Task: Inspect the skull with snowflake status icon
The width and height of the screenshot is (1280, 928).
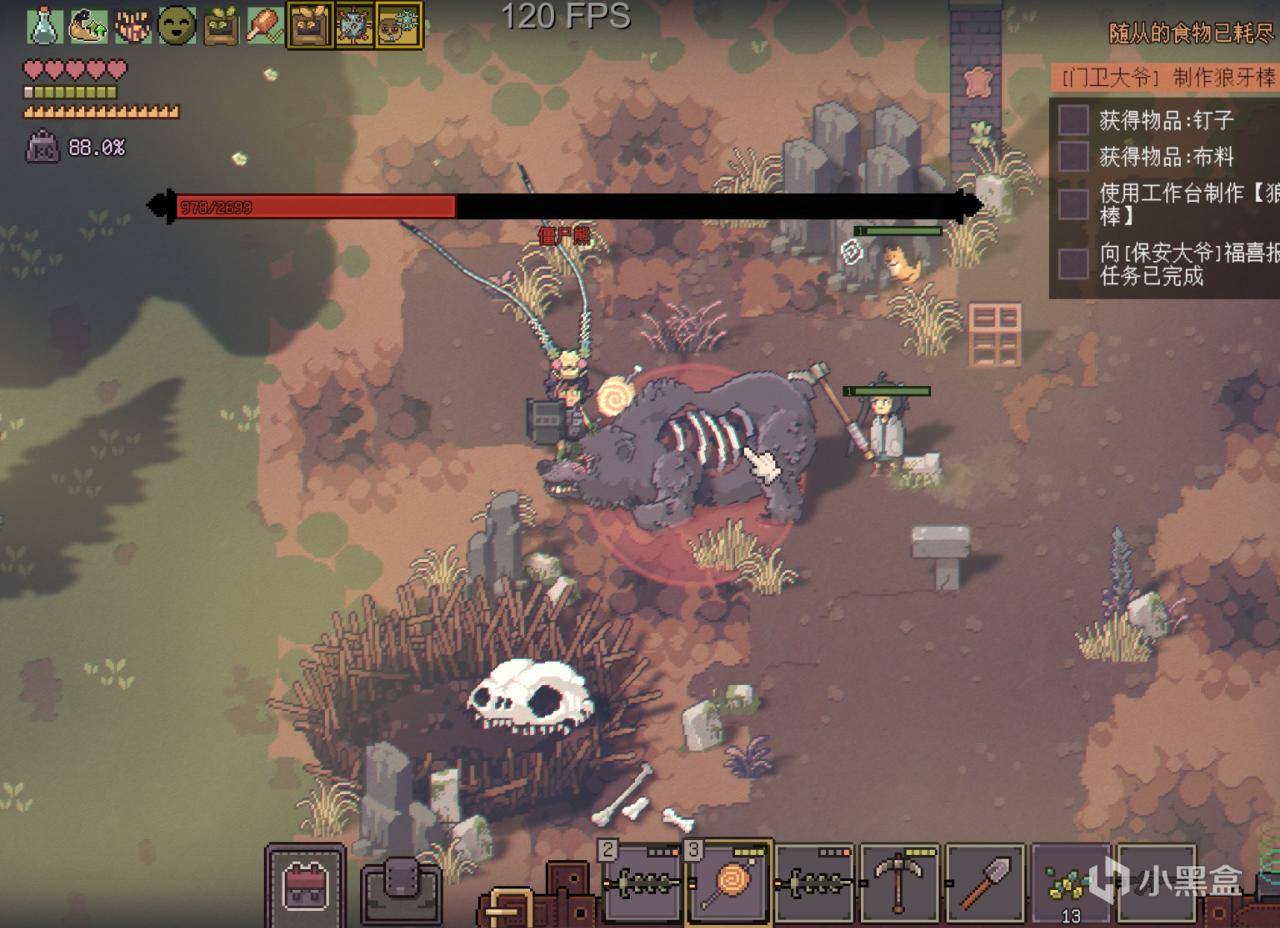Action: tap(399, 25)
